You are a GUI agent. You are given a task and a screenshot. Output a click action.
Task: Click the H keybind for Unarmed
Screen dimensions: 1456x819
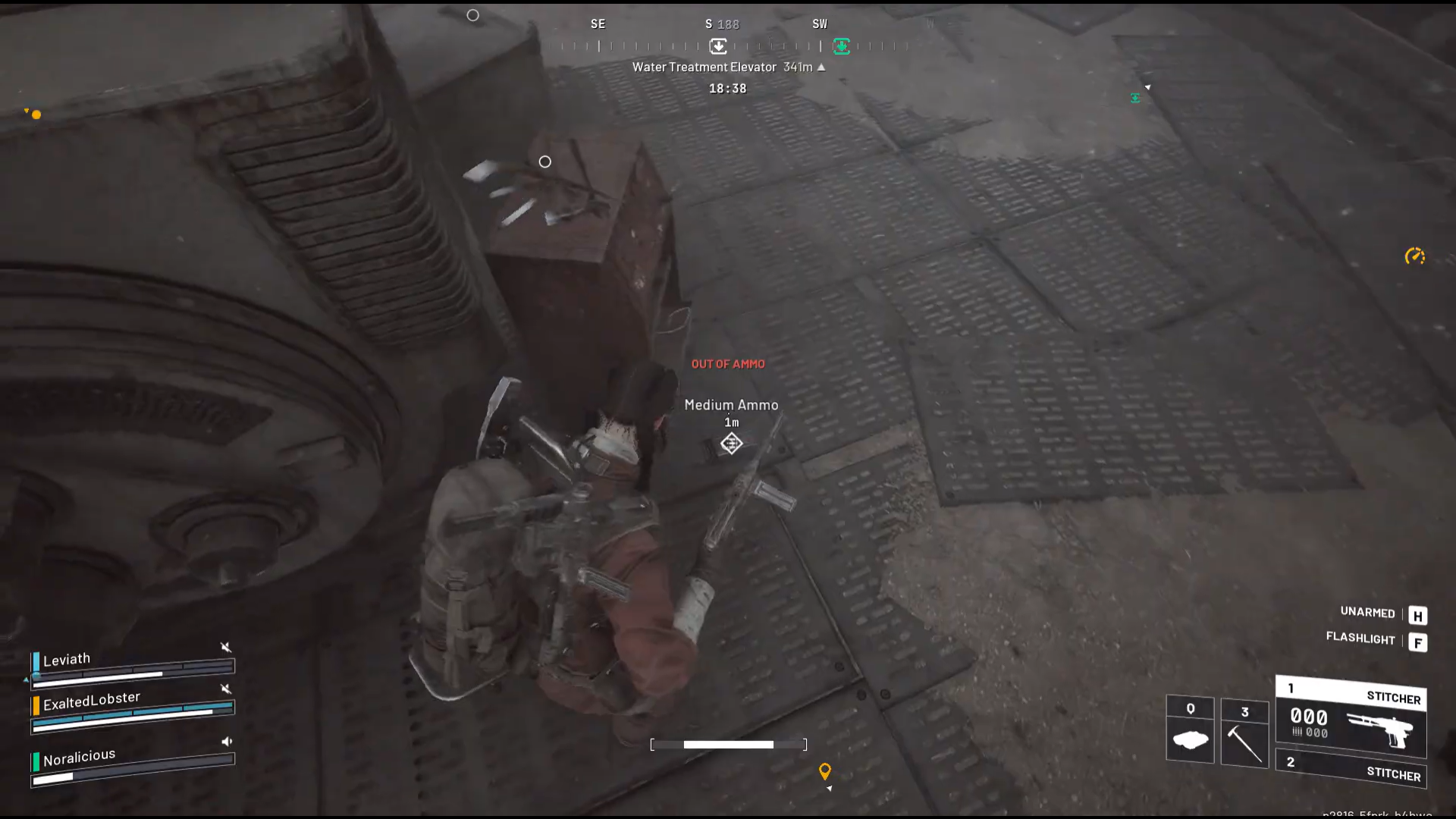tap(1417, 616)
